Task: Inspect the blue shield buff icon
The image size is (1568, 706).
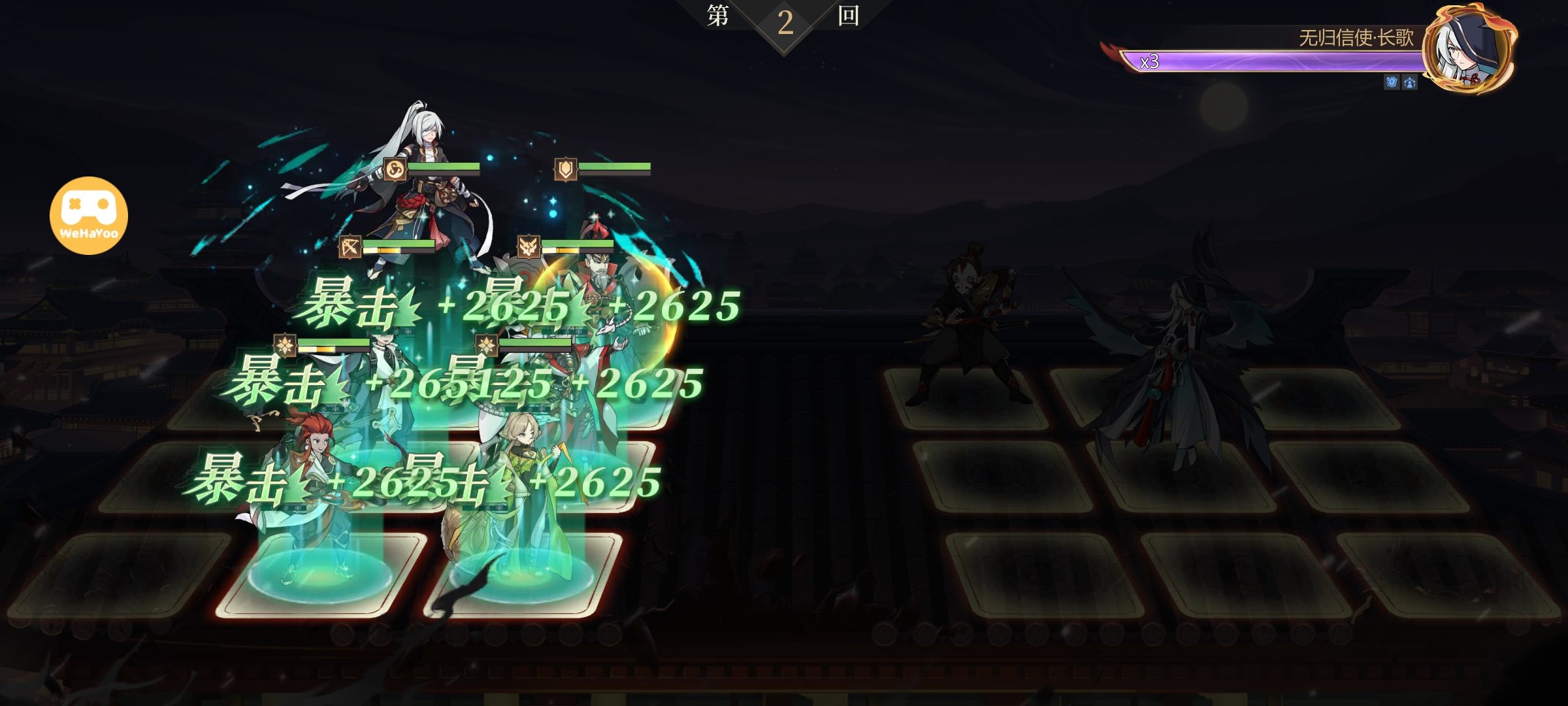Action: (1392, 82)
